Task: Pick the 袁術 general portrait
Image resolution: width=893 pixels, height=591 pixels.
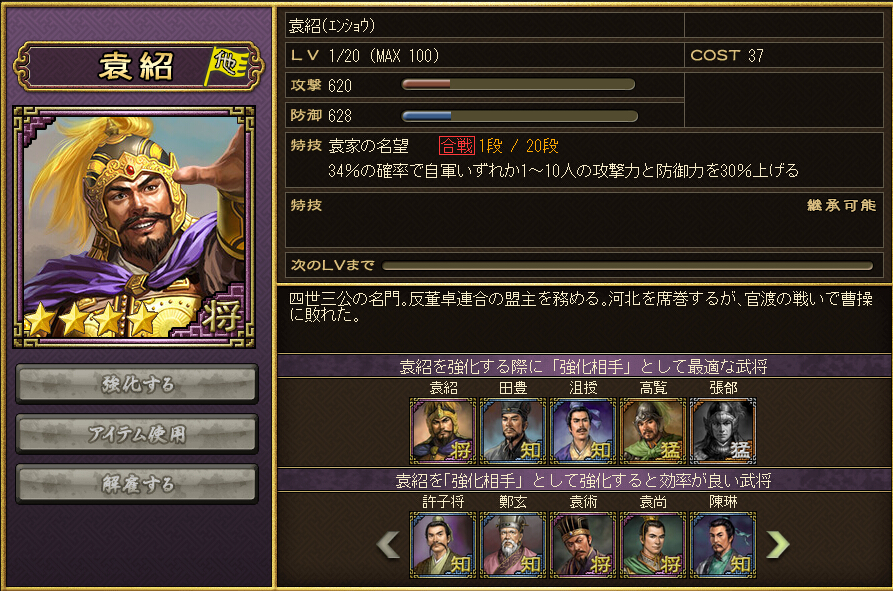Action: 583,545
